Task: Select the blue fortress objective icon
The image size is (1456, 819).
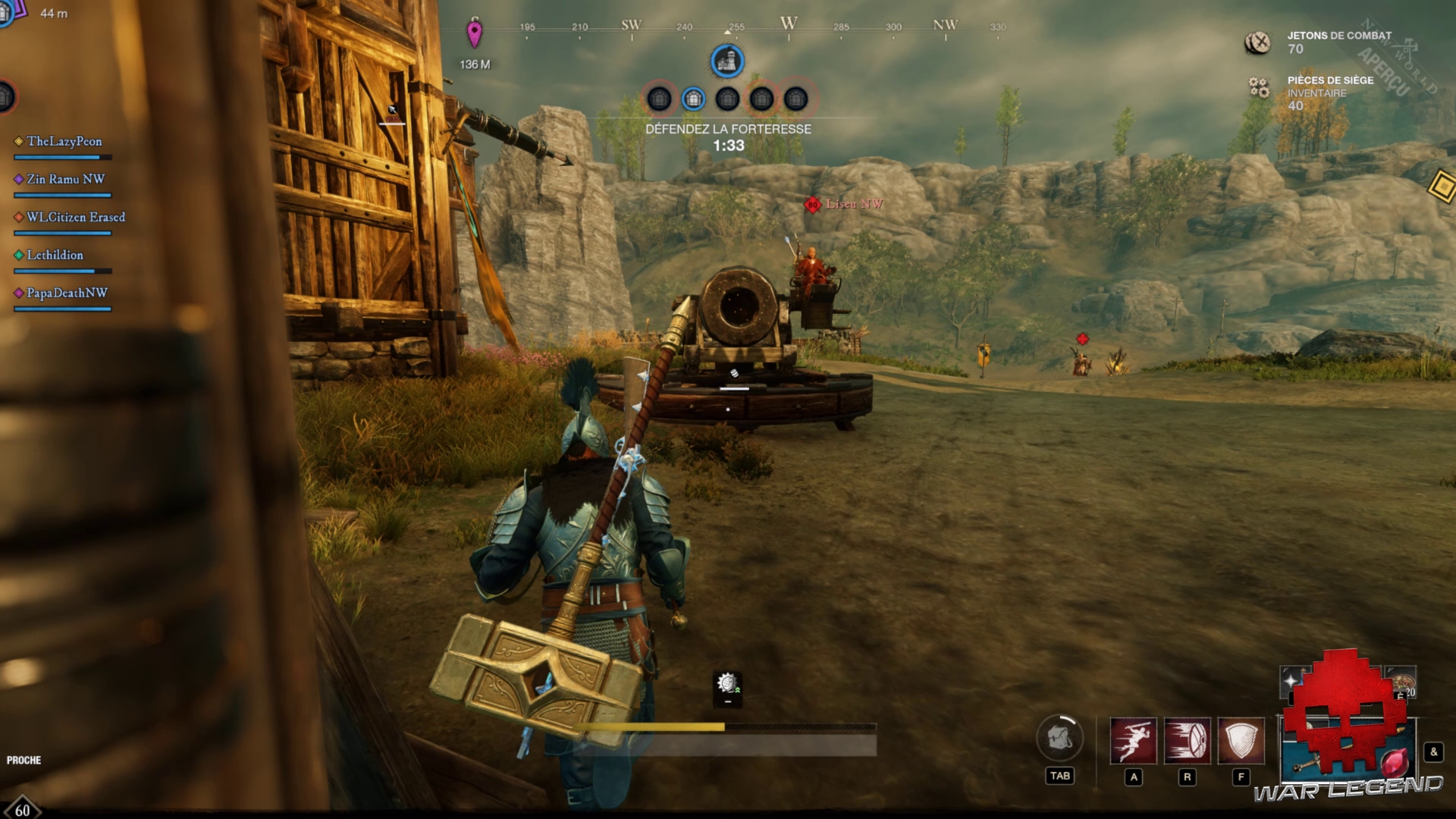Action: [x=726, y=61]
